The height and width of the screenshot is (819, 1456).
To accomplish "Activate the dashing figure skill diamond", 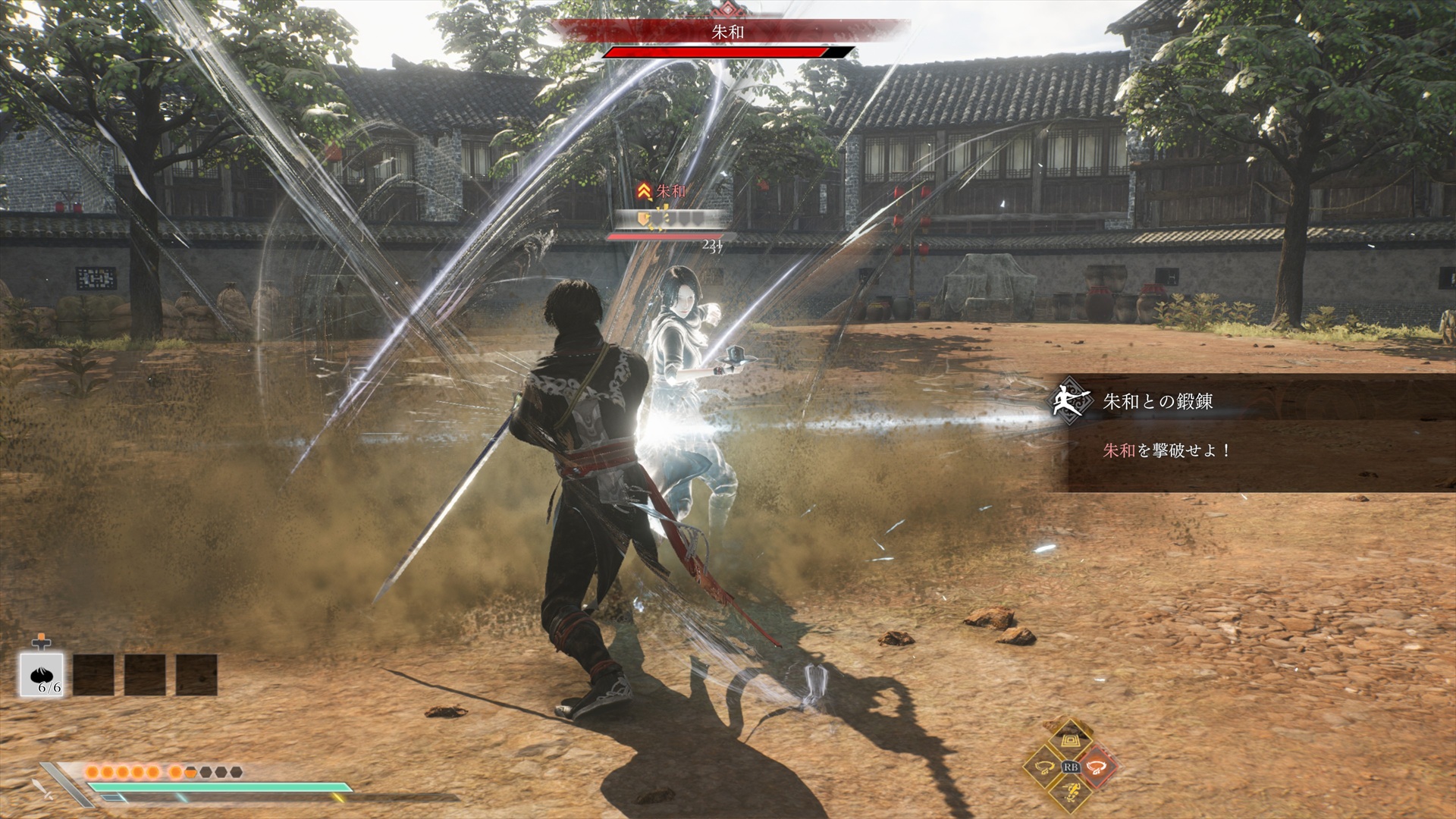I will tap(1071, 793).
